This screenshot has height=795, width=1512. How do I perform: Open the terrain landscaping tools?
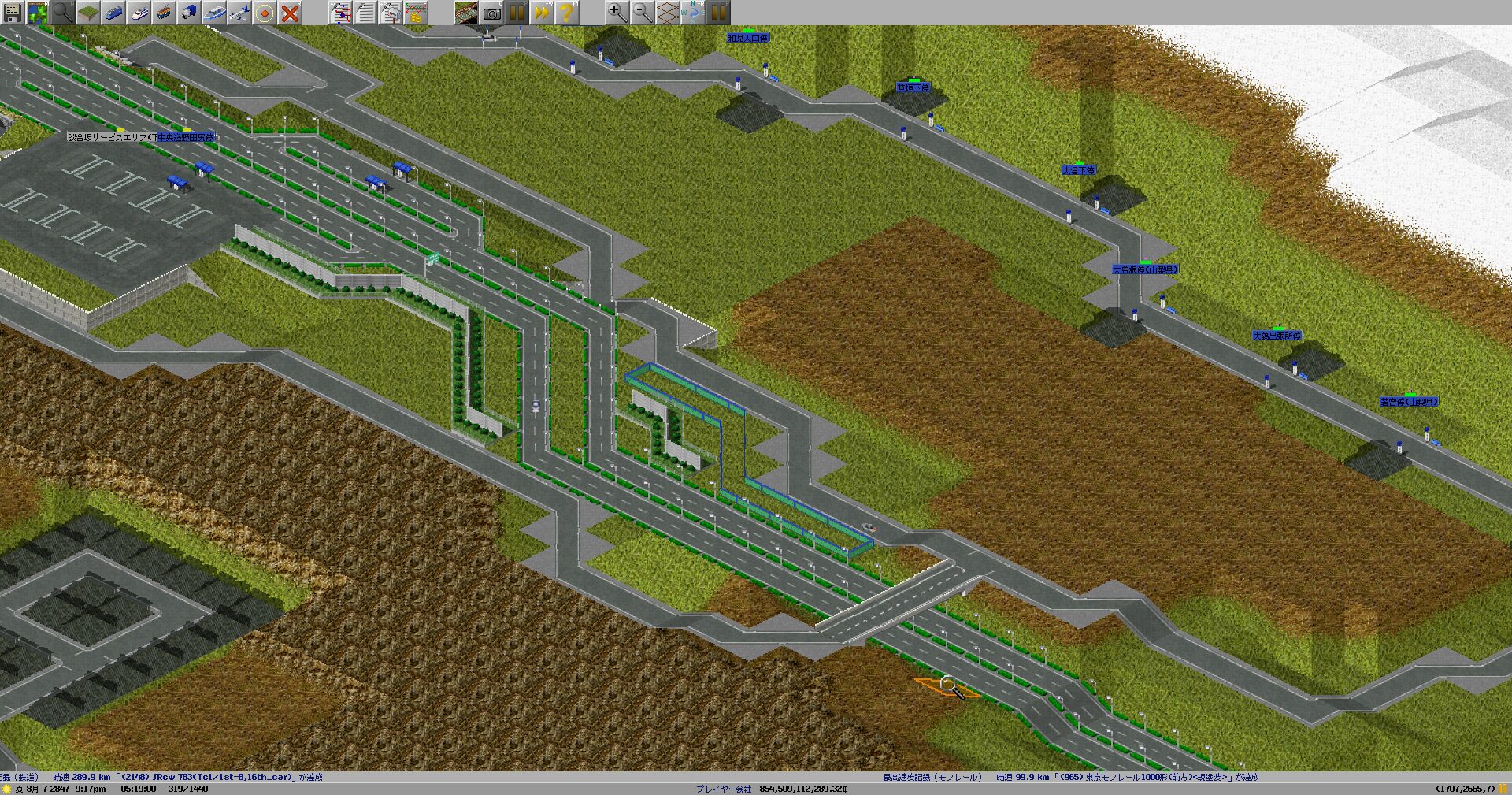88,13
